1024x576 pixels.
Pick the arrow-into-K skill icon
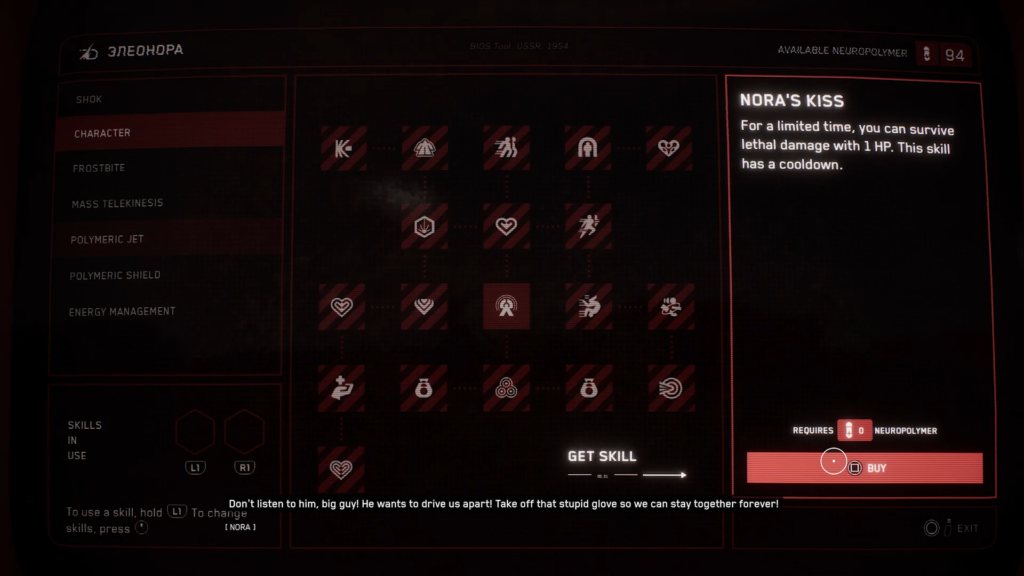coord(342,148)
